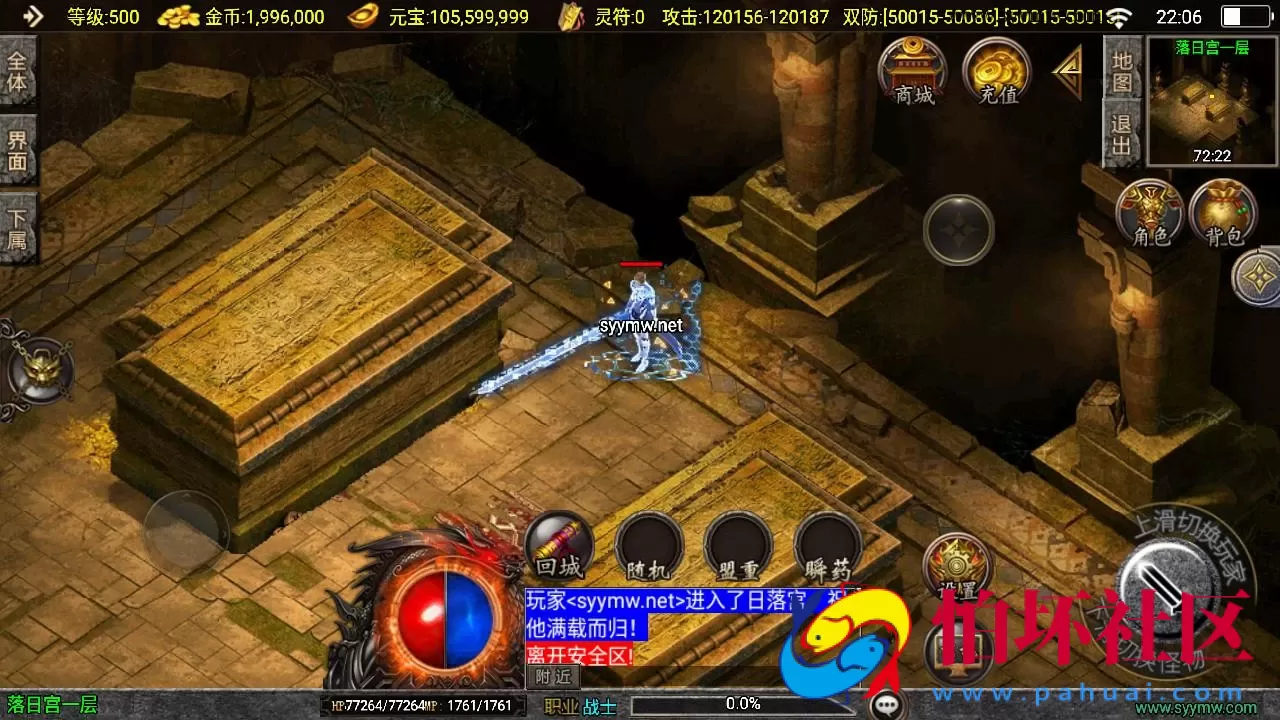Open the 充值 recharge icon

[995, 70]
